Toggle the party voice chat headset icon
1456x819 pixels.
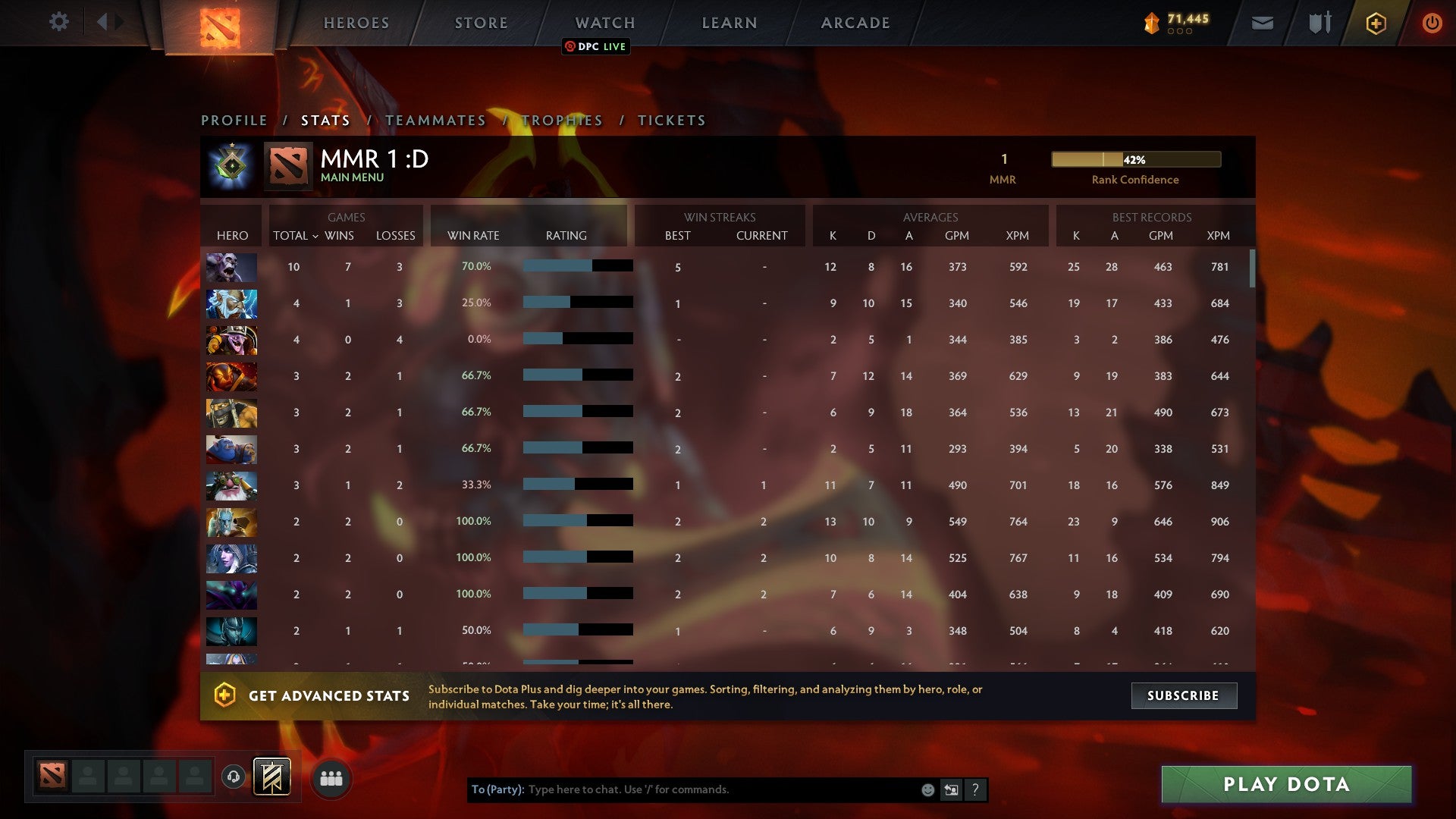pos(234,775)
